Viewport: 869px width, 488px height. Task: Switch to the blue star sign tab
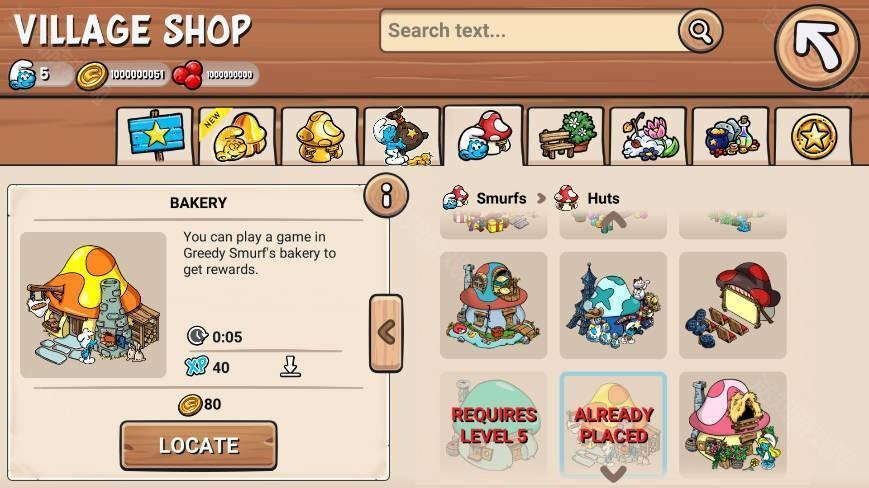[x=154, y=136]
